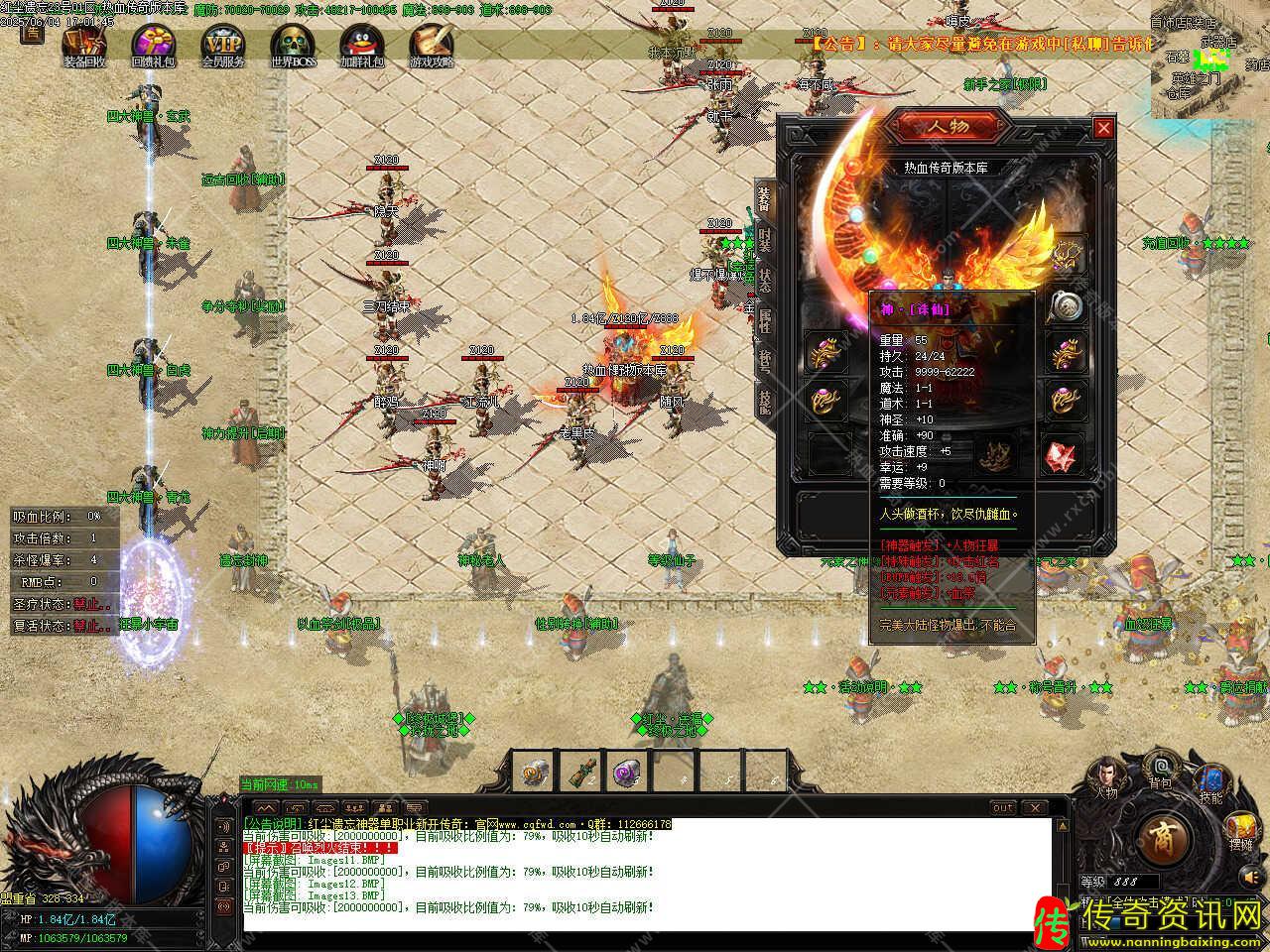Screen dimensions: 1270x952
Task: Open the VIP 会员服务 menu
Action: tap(222, 45)
